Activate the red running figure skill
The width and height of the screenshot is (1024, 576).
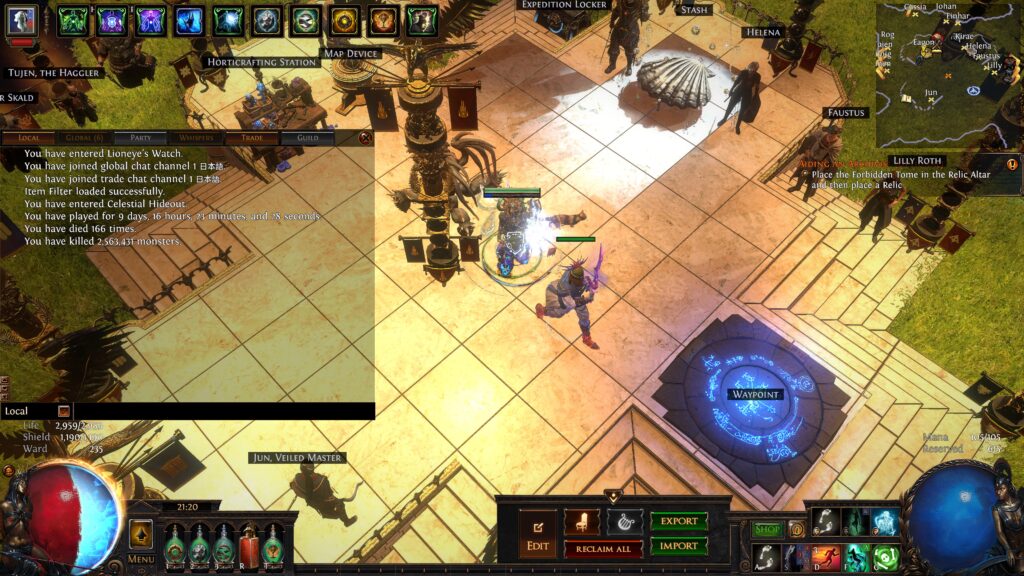826,557
